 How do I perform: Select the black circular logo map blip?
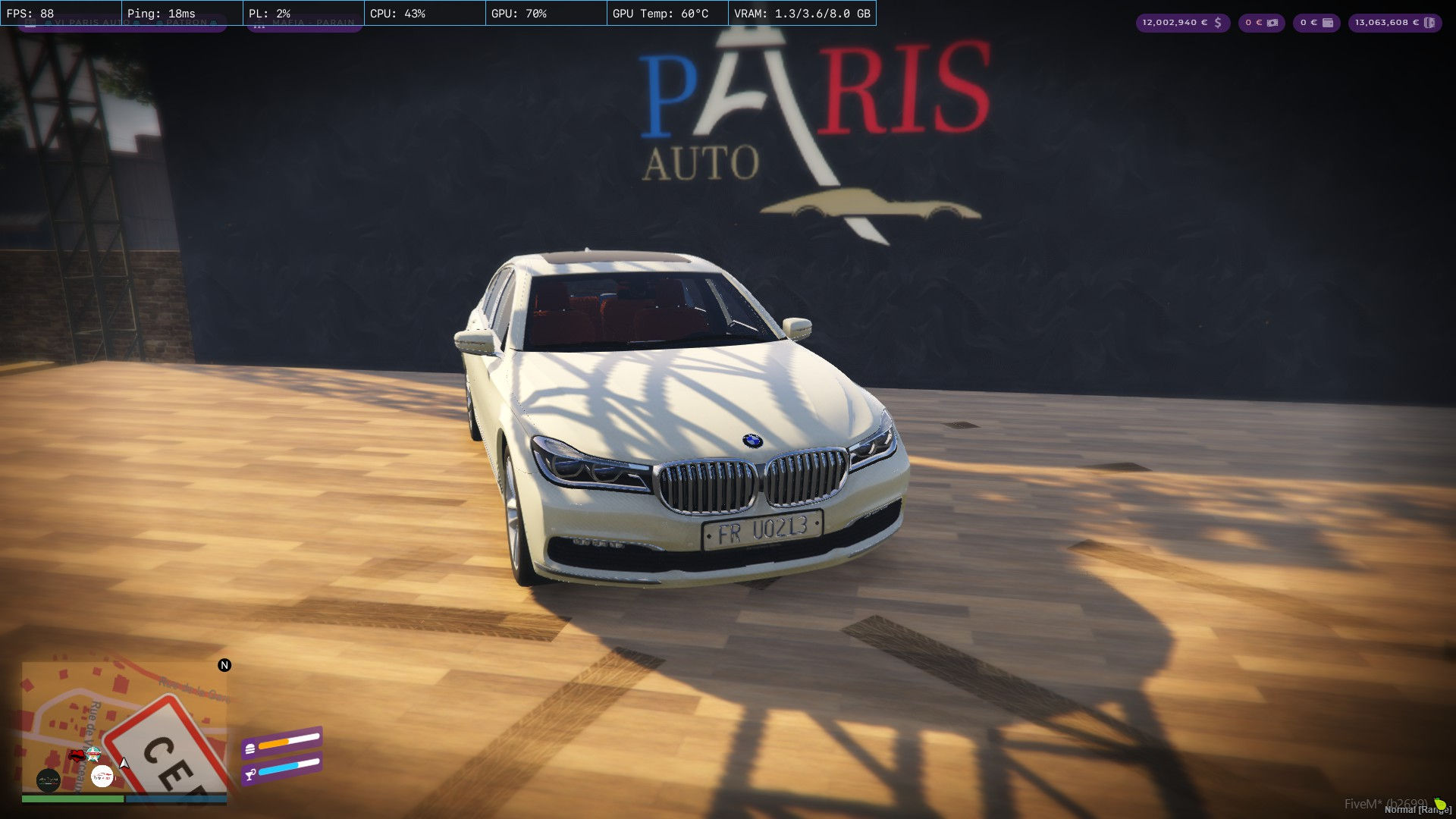[x=49, y=780]
